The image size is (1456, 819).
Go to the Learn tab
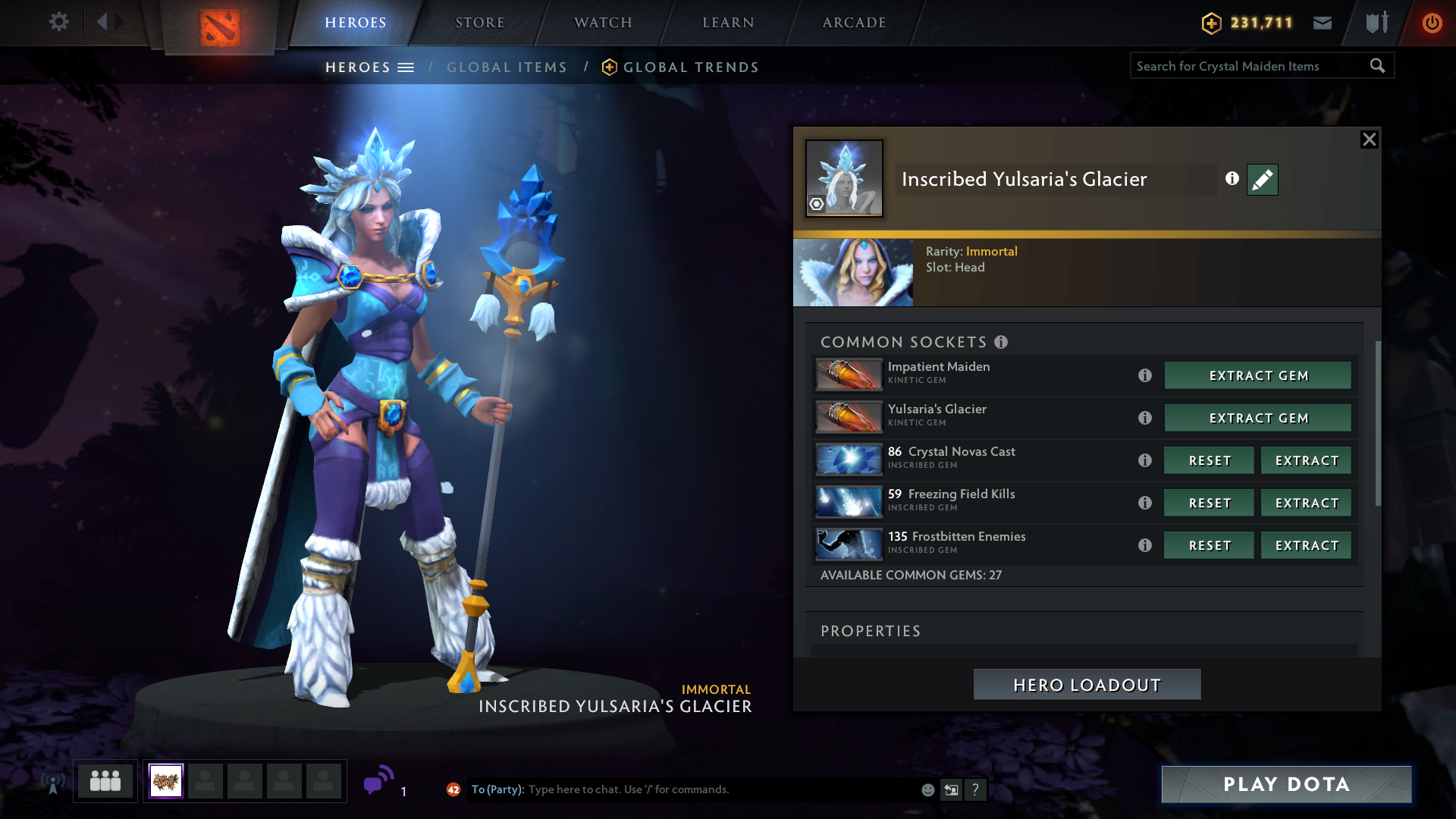point(728,23)
